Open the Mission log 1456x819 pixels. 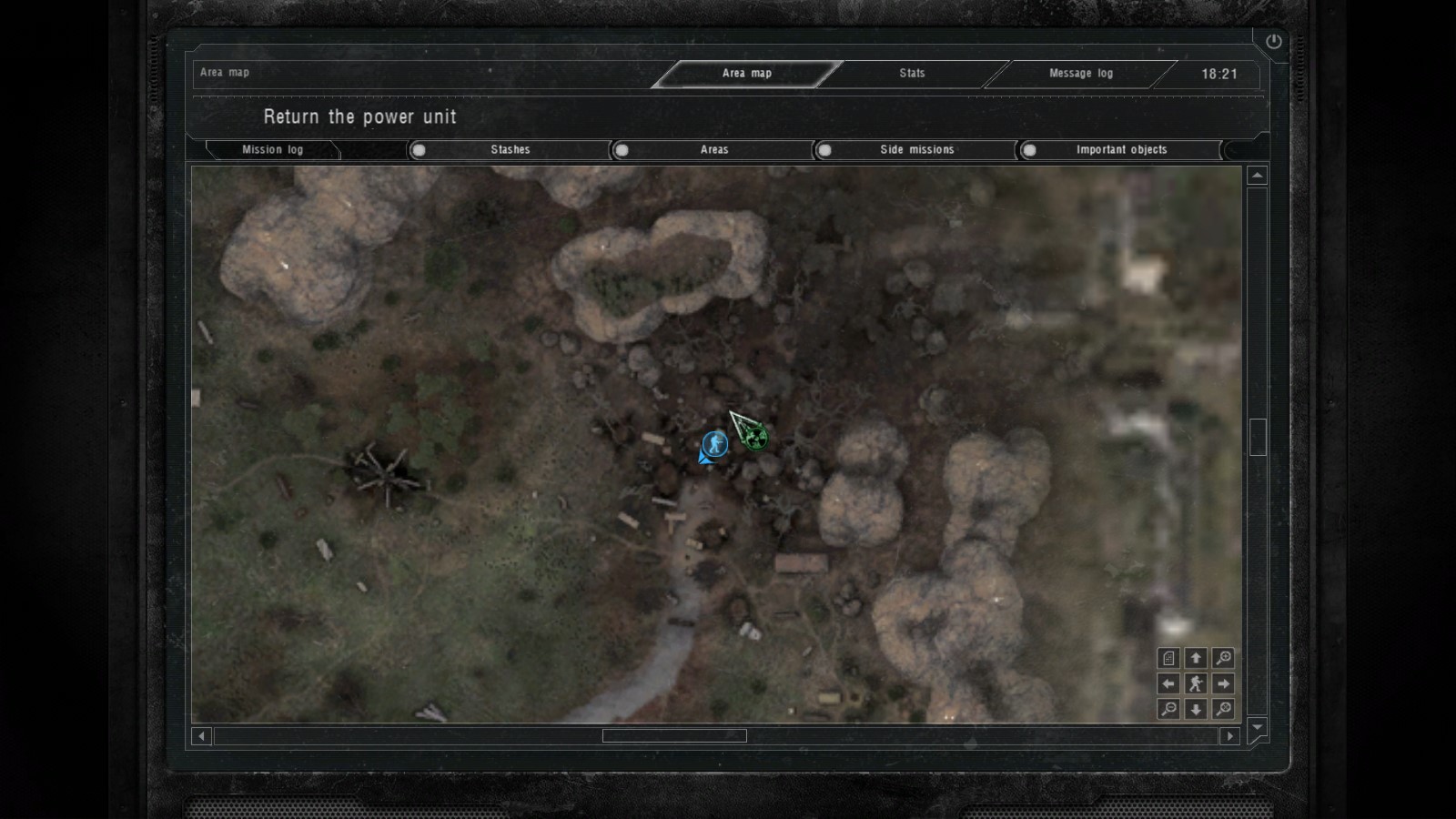[272, 150]
